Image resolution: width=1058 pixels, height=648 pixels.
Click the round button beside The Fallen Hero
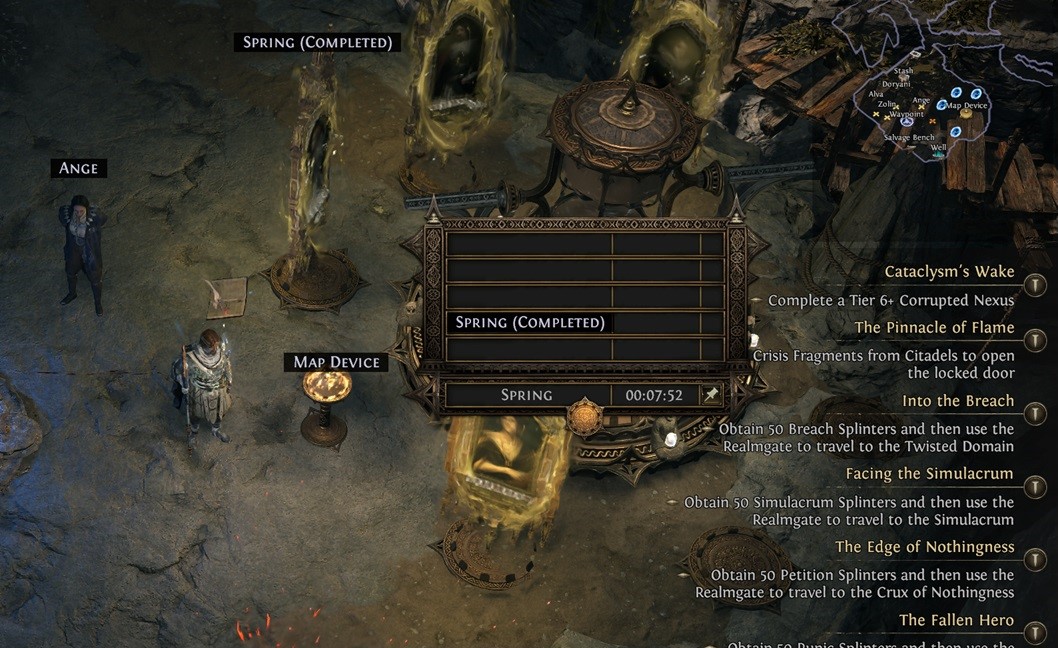[x=1035, y=632]
